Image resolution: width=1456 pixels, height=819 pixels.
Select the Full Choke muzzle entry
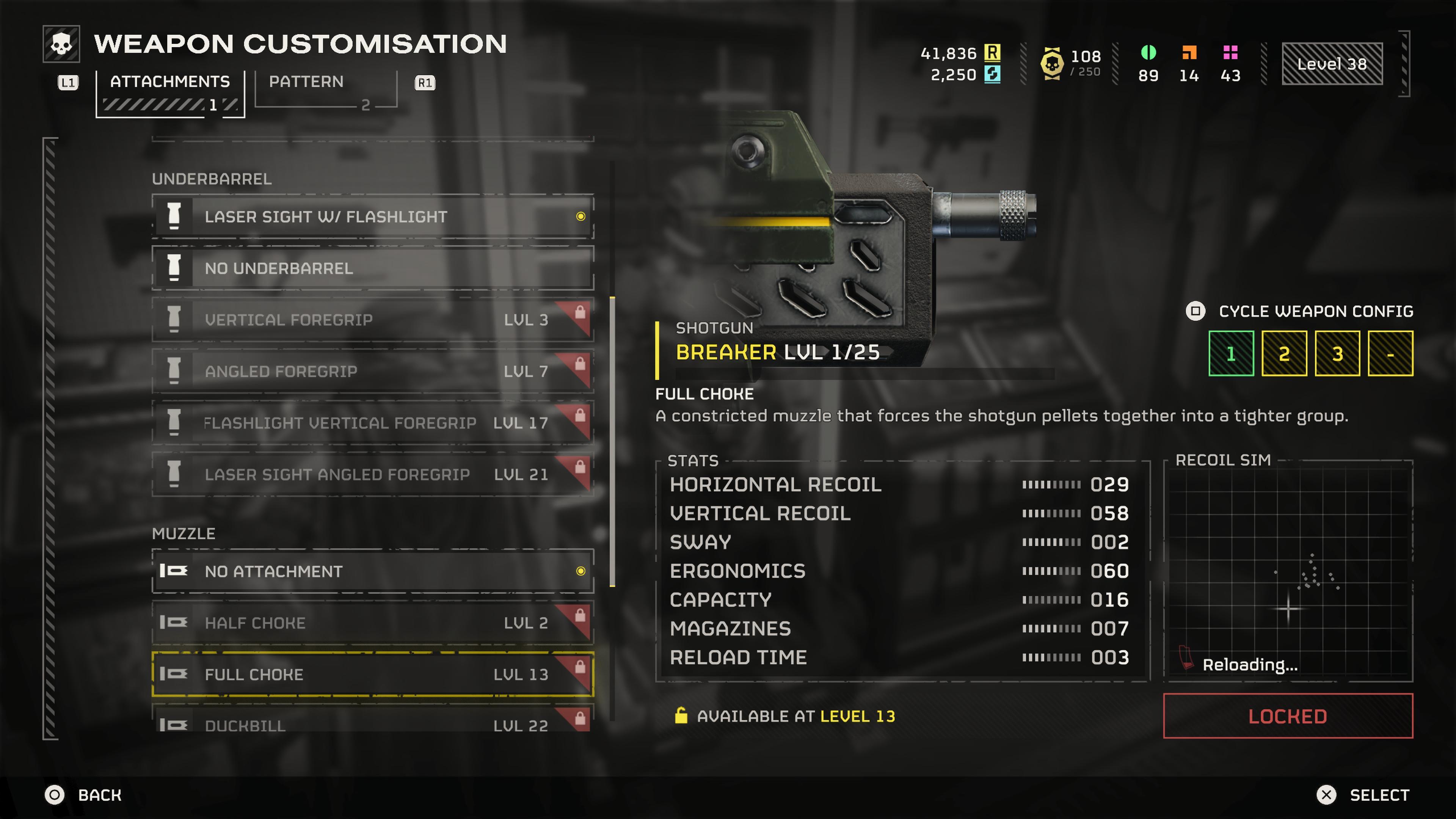click(x=372, y=674)
